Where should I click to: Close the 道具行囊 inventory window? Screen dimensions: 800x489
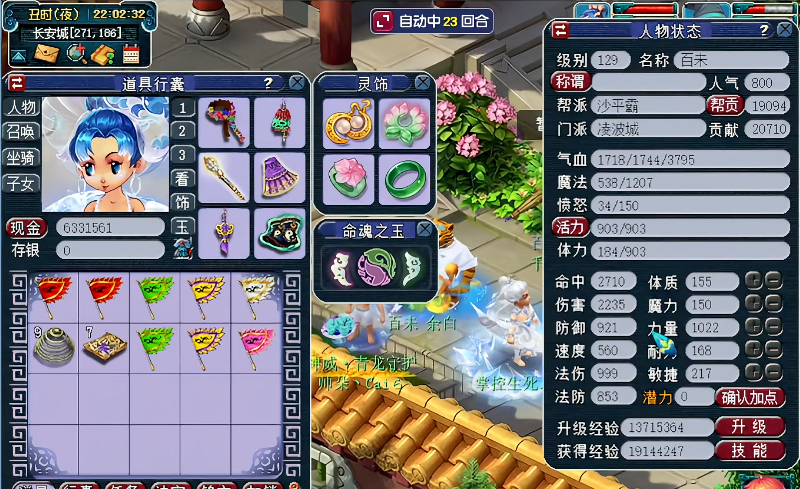[296, 84]
